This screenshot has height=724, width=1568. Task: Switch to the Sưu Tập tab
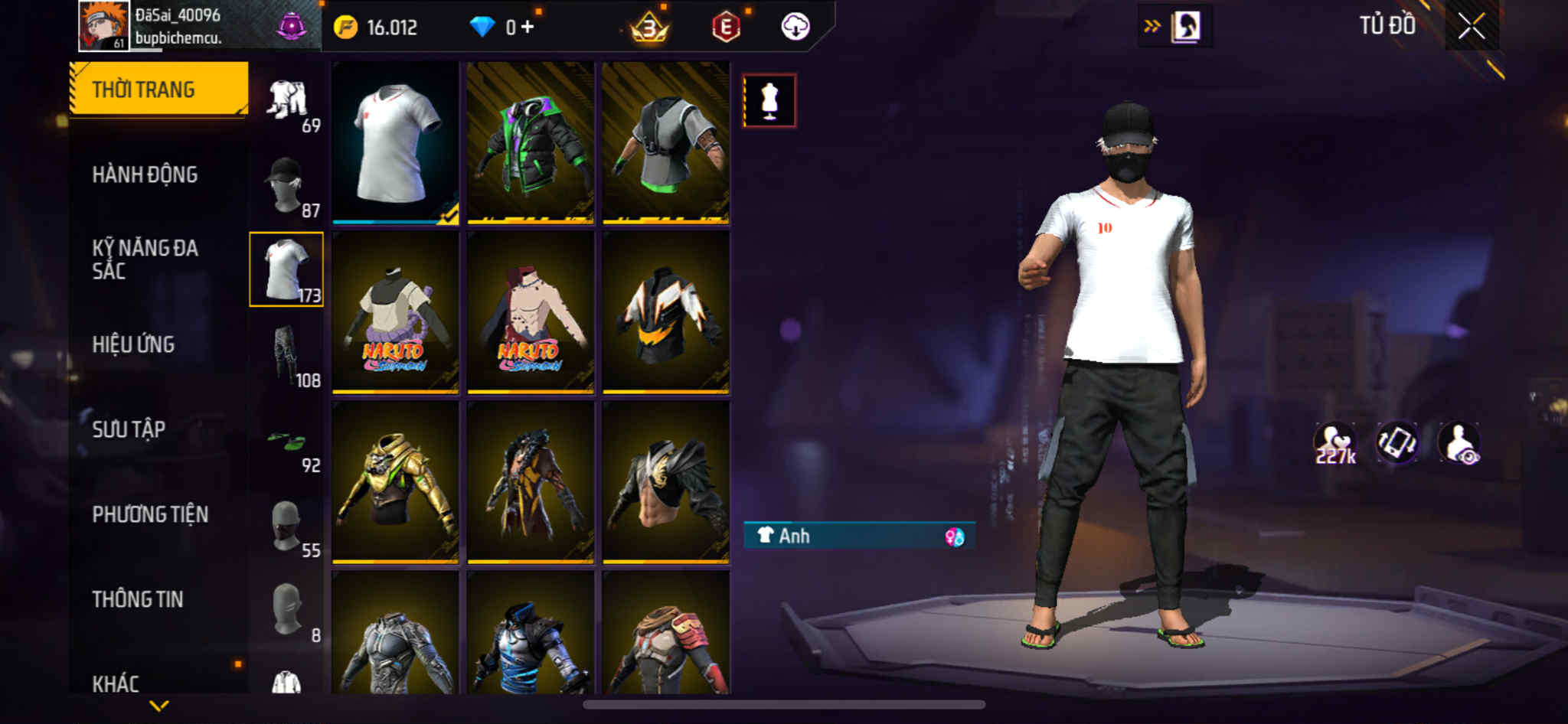[x=129, y=429]
